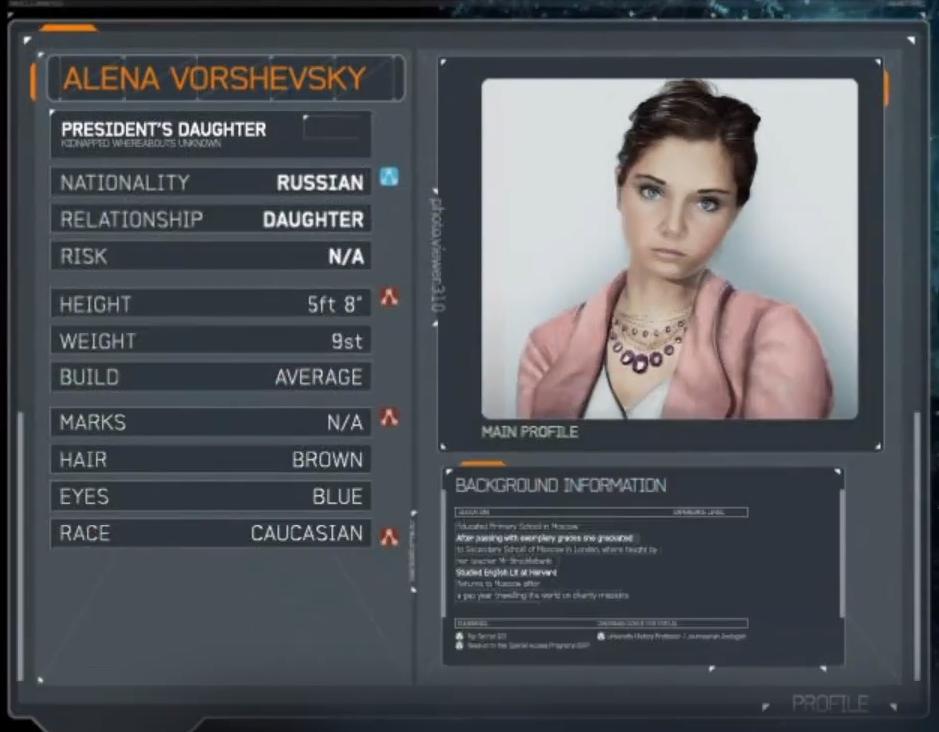Open the main profile photo
This screenshot has width=939, height=732.
[669, 248]
